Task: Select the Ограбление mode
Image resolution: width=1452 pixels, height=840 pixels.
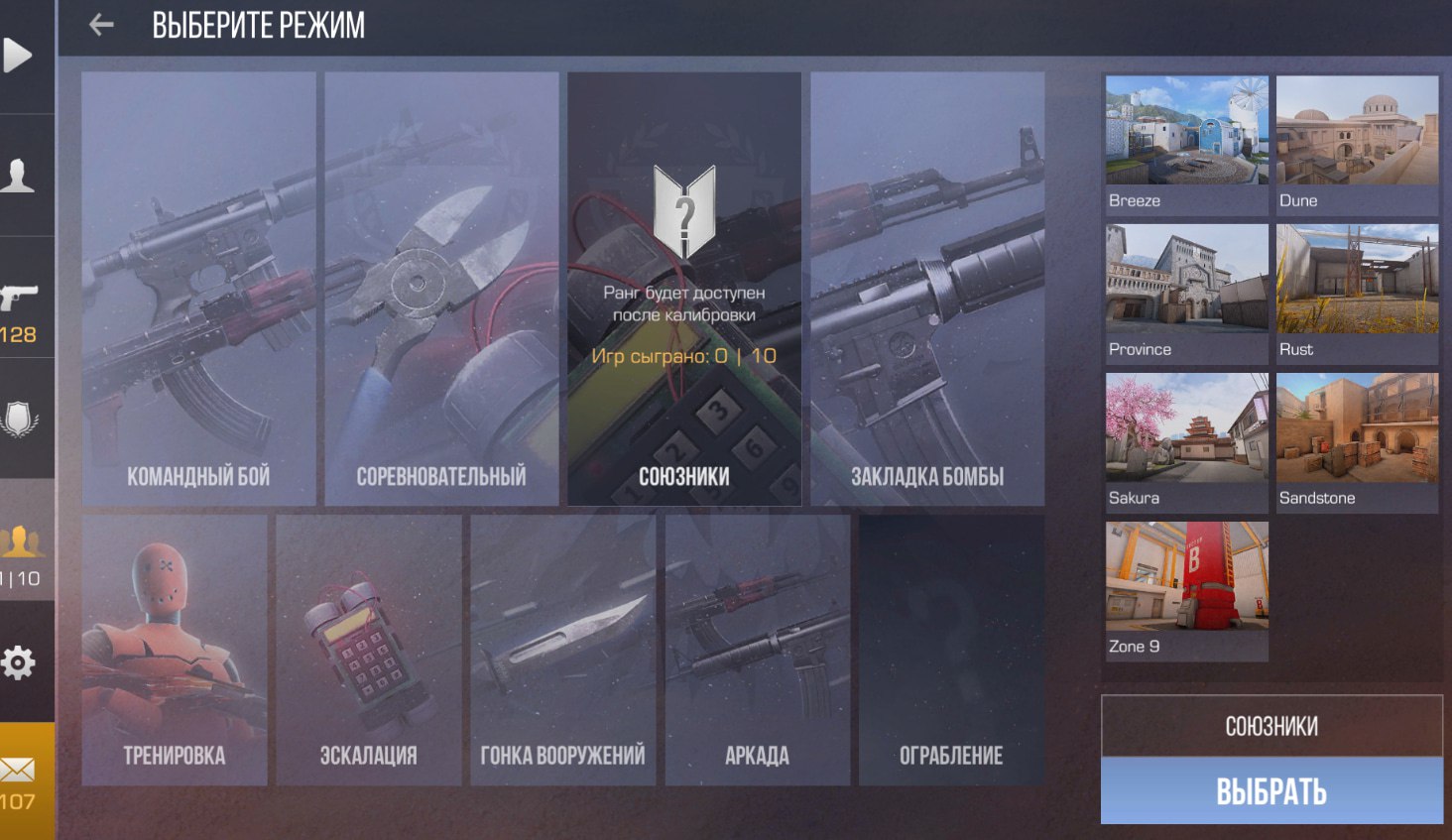Action: [x=952, y=651]
